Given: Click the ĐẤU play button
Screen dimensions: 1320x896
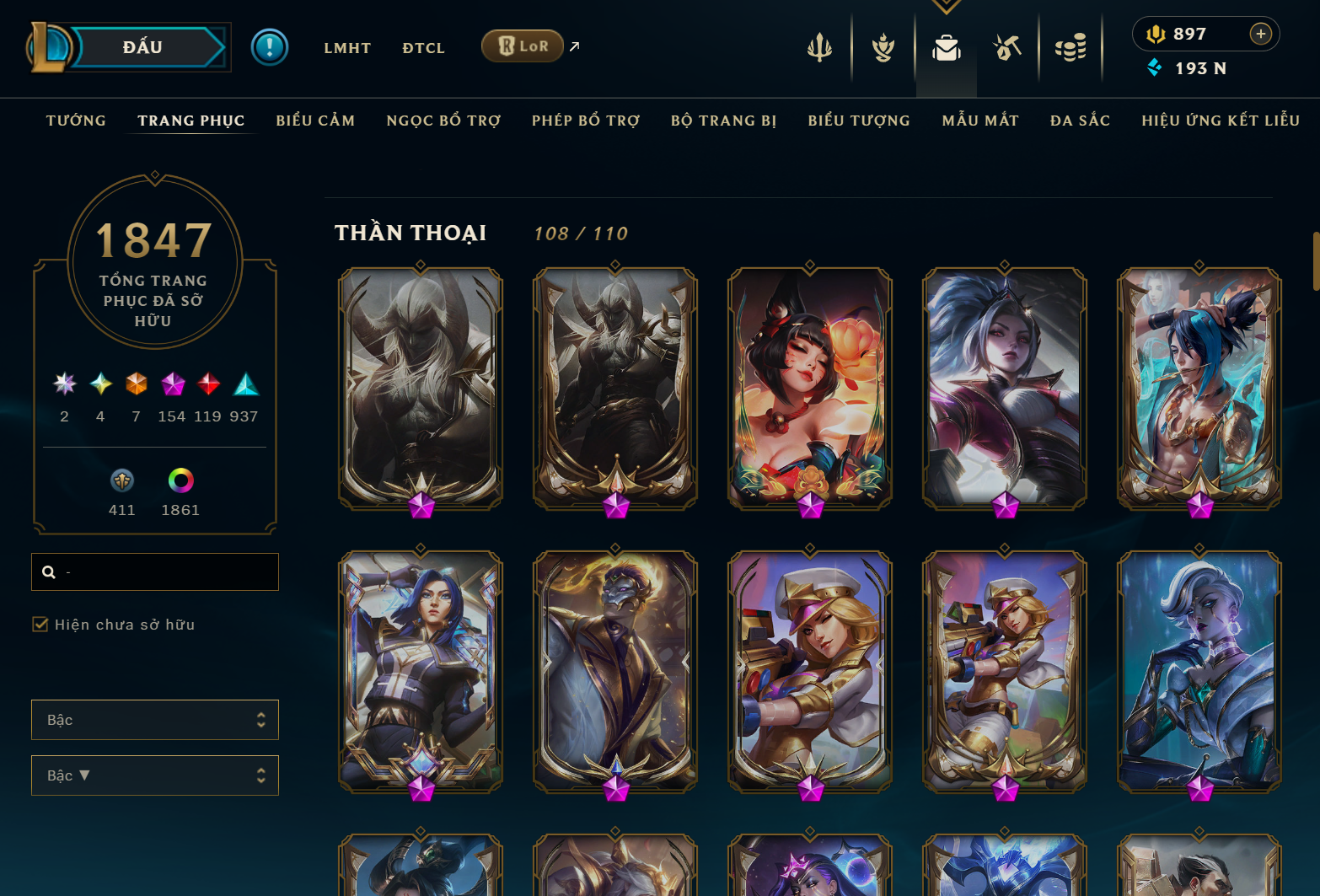Looking at the screenshot, I should [x=143, y=47].
